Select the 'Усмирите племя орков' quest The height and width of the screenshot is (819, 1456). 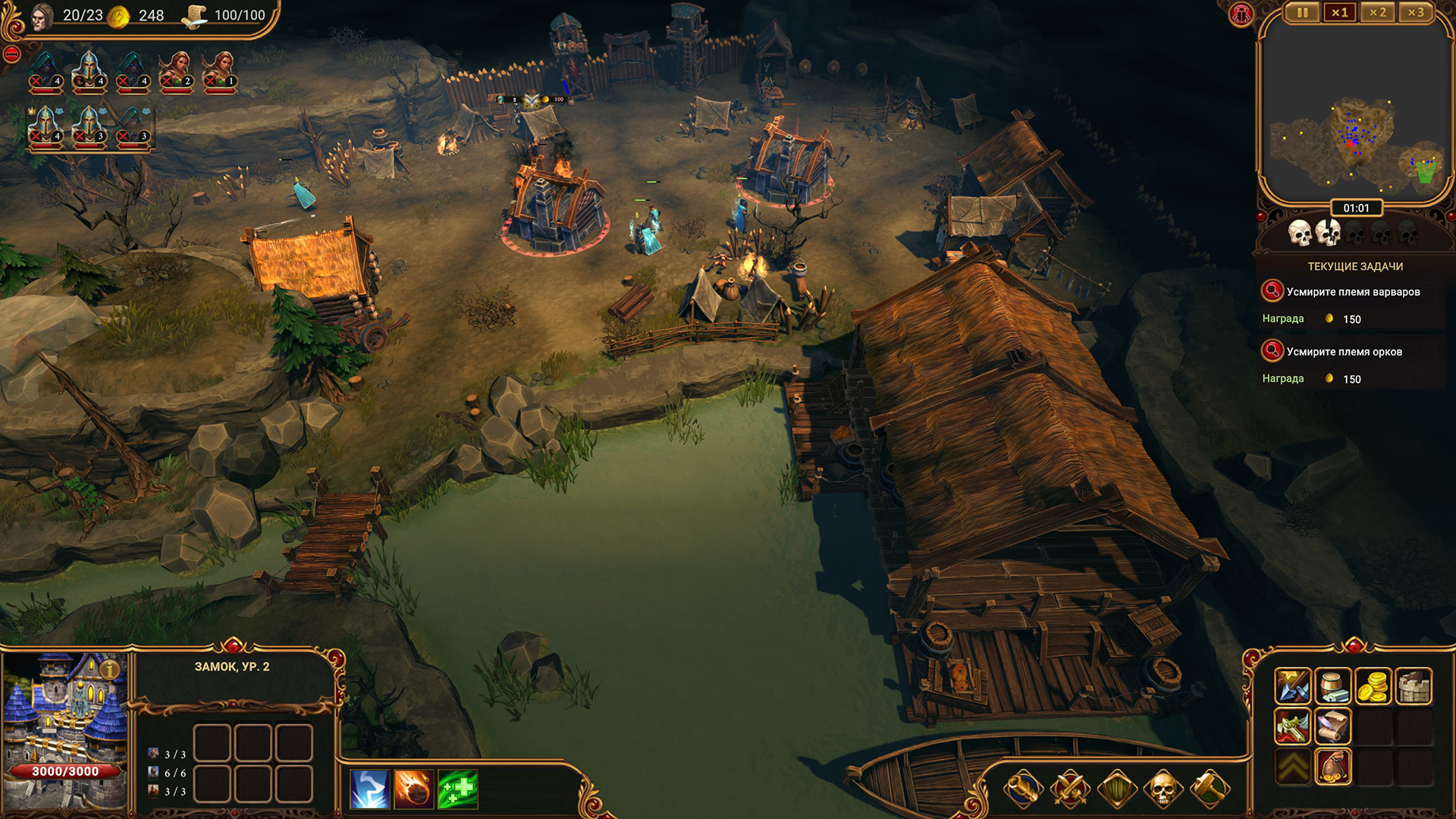1344,352
